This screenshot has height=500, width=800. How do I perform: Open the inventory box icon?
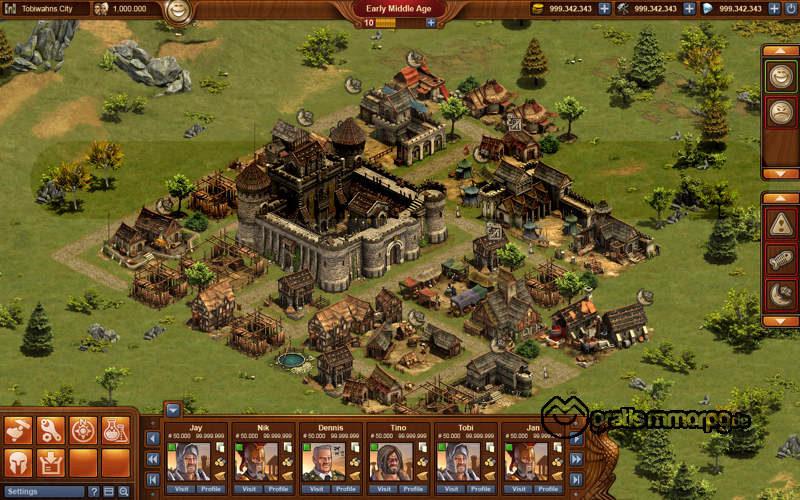point(51,462)
